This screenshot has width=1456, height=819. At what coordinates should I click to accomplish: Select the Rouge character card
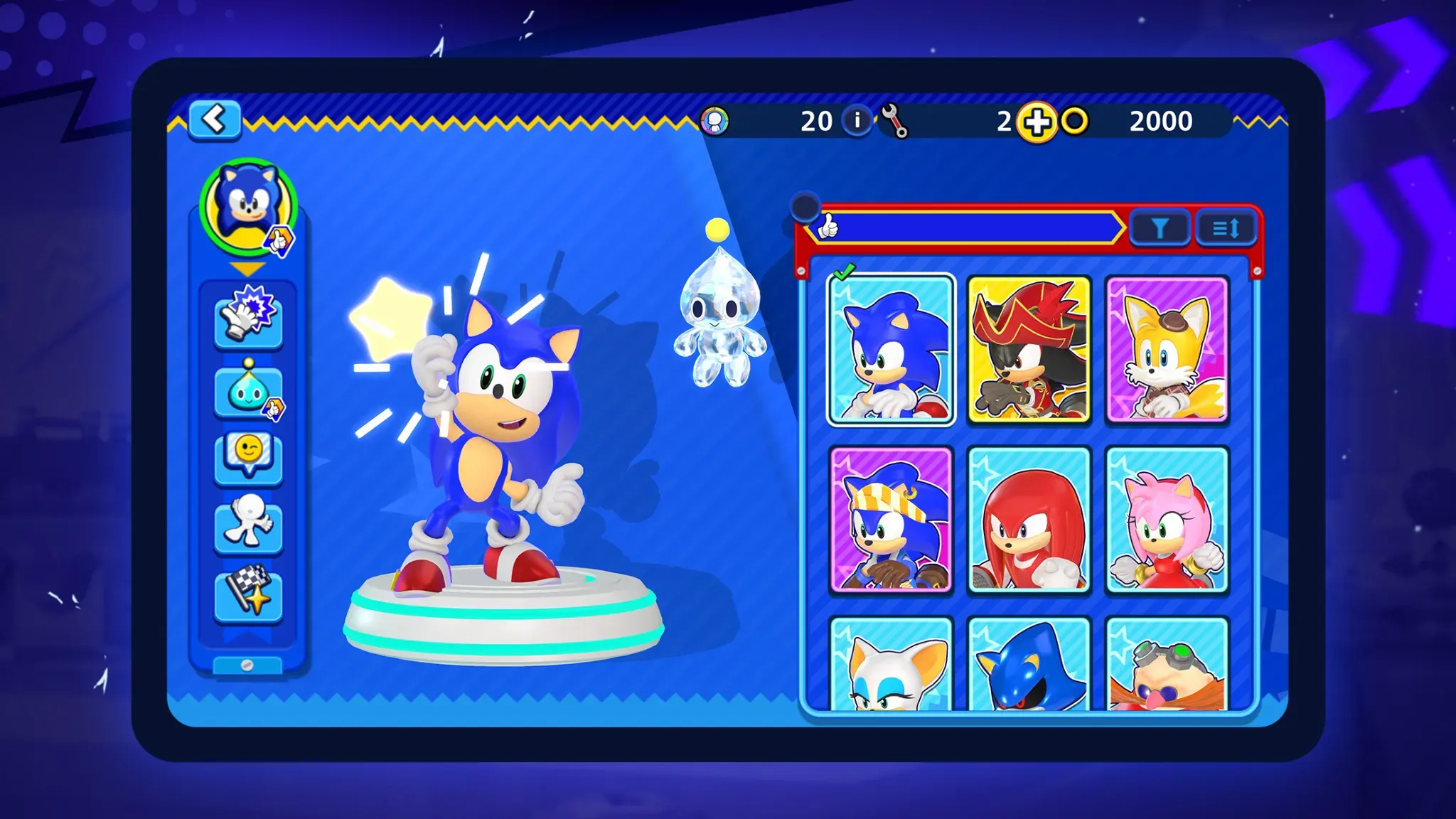[891, 665]
